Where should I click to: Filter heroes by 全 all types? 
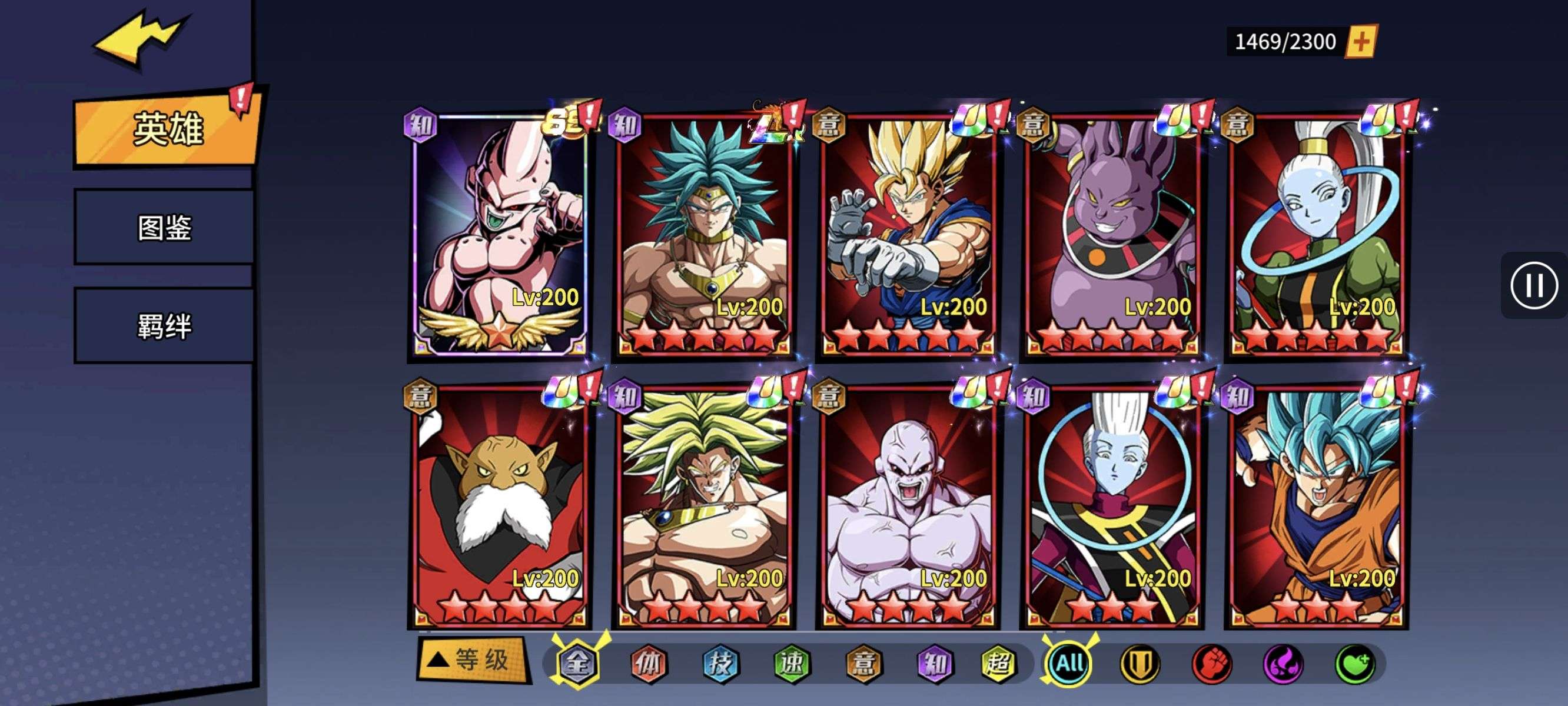(577, 664)
